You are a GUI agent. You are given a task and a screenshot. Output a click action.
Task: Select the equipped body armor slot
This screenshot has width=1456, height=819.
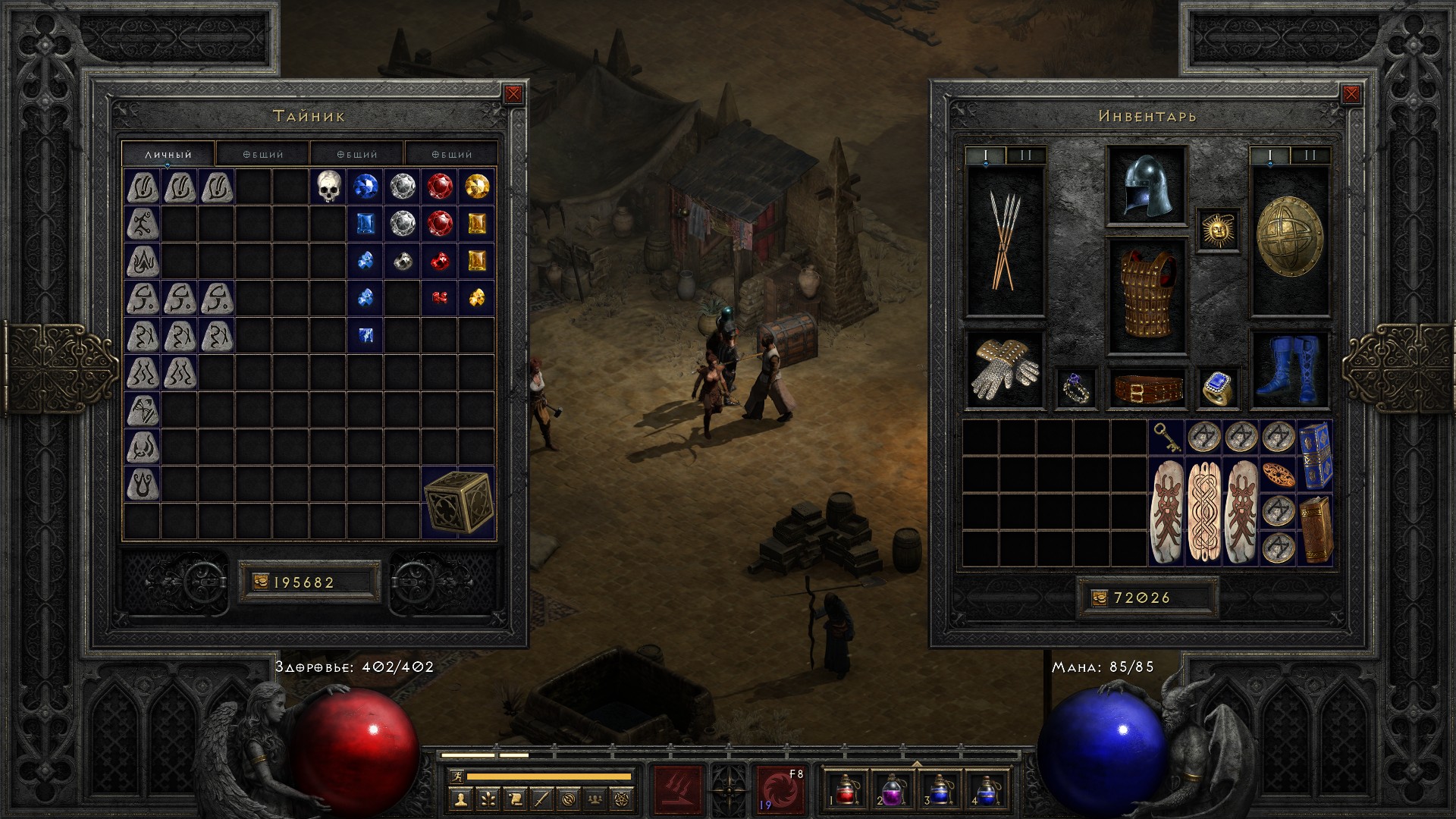[1146, 297]
